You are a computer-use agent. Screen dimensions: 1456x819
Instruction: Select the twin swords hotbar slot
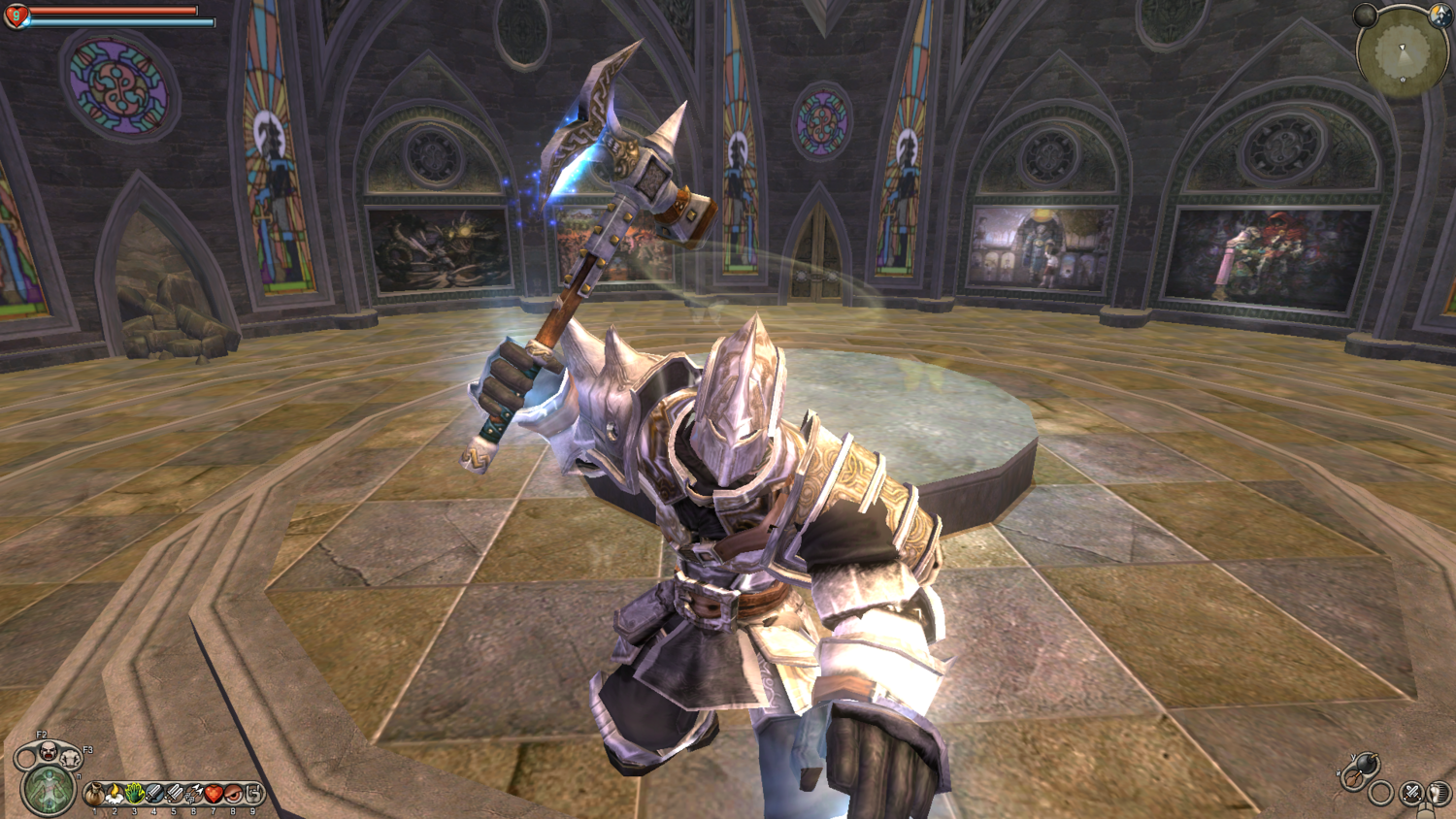point(175,795)
